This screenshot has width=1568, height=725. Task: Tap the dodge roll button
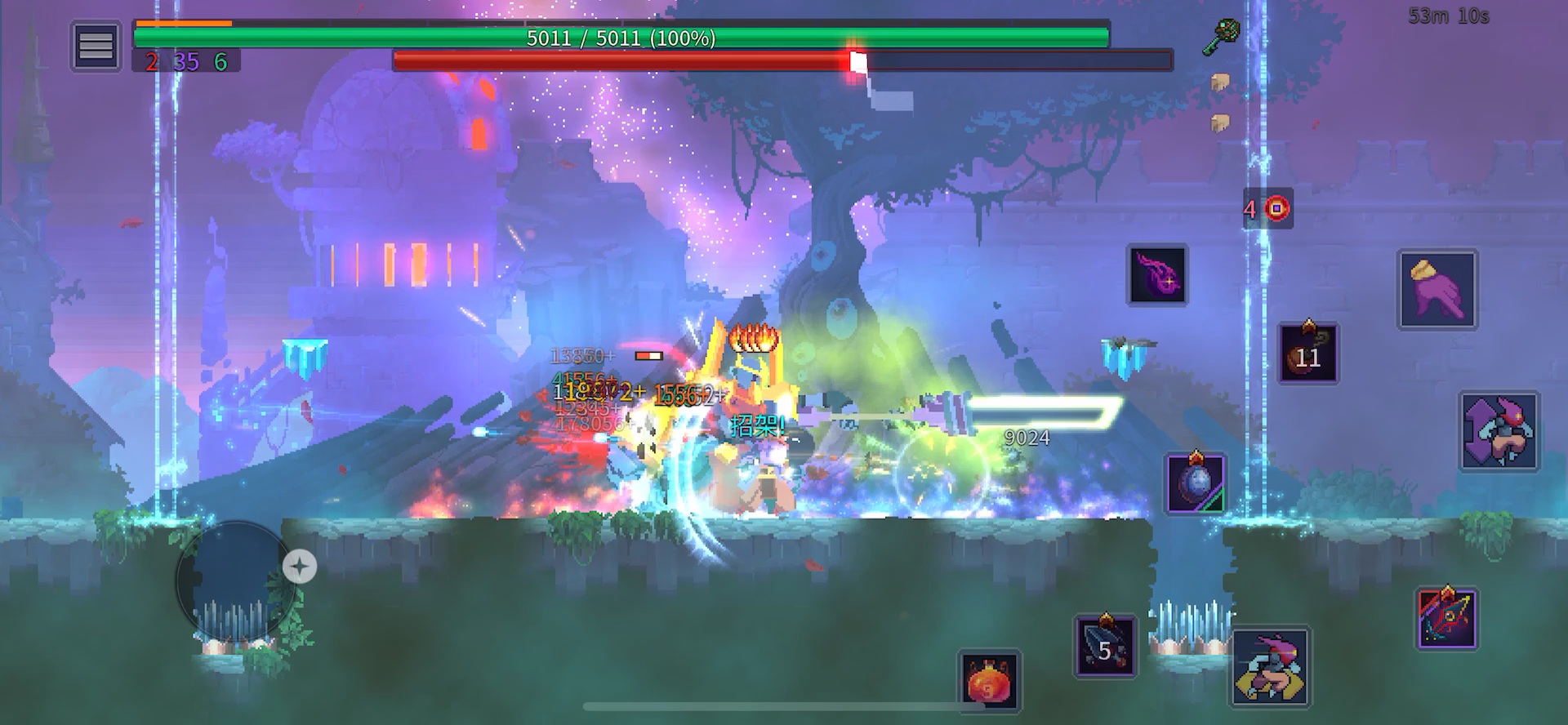pos(1270,666)
